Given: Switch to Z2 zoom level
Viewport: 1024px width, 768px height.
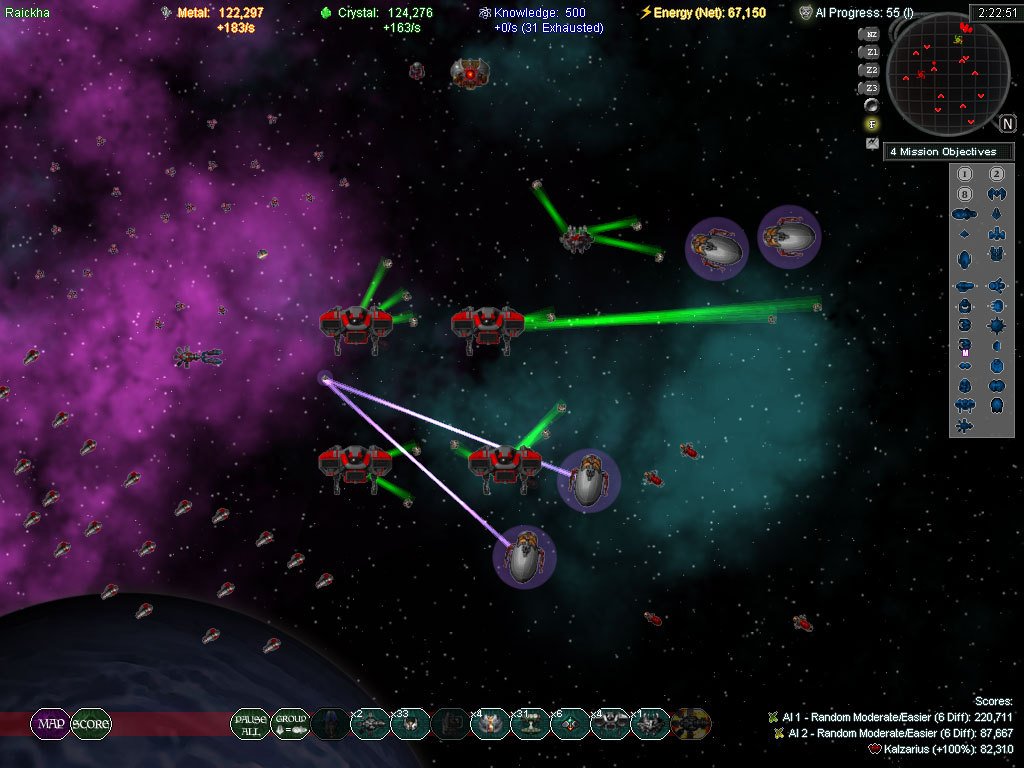Looking at the screenshot, I should [x=871, y=70].
